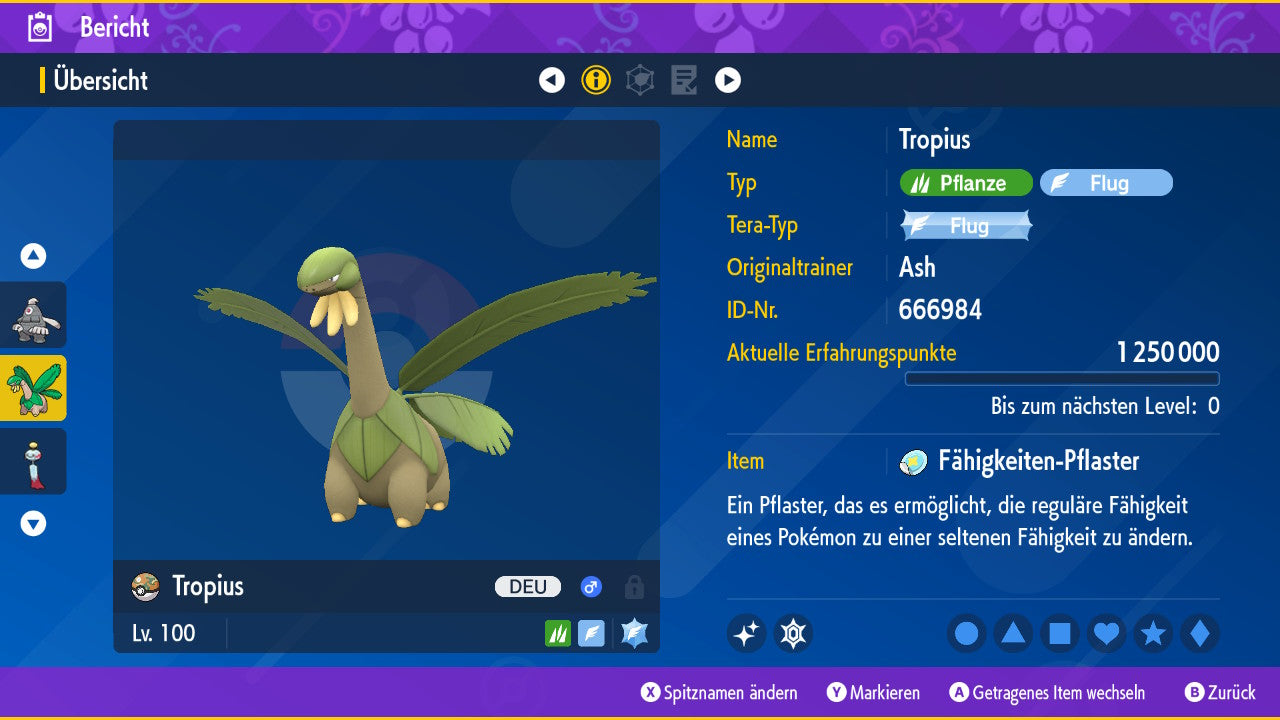The height and width of the screenshot is (720, 1280).
Task: Choose the grey Pokémon above Tropius
Action: click(34, 315)
